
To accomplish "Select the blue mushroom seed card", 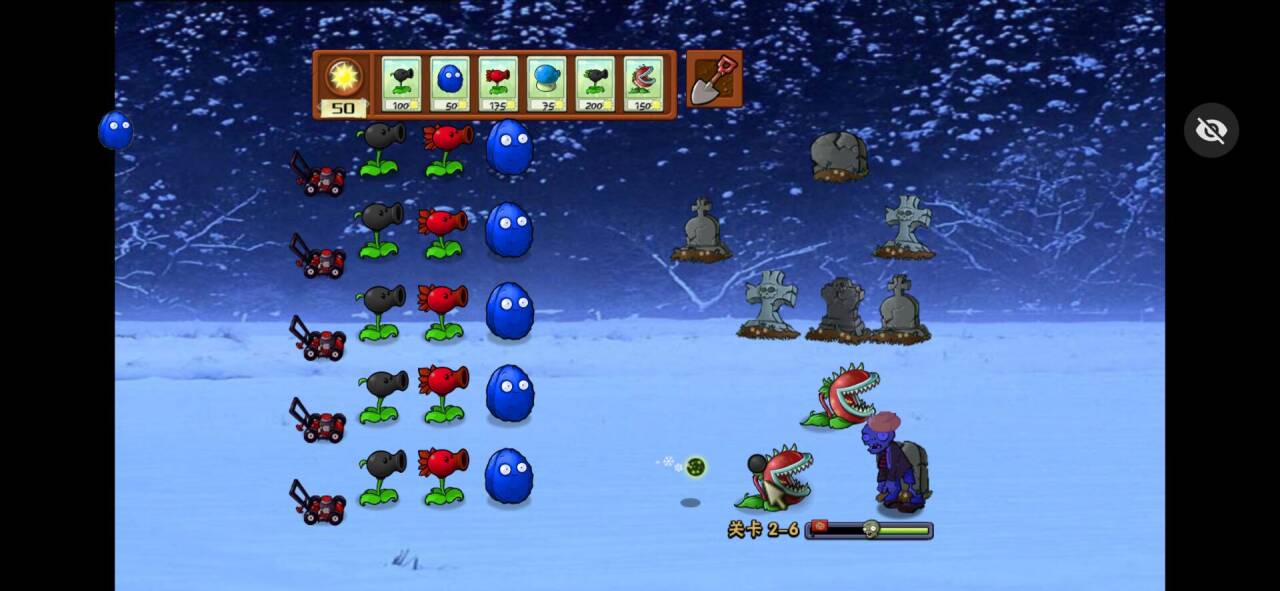I will (546, 84).
